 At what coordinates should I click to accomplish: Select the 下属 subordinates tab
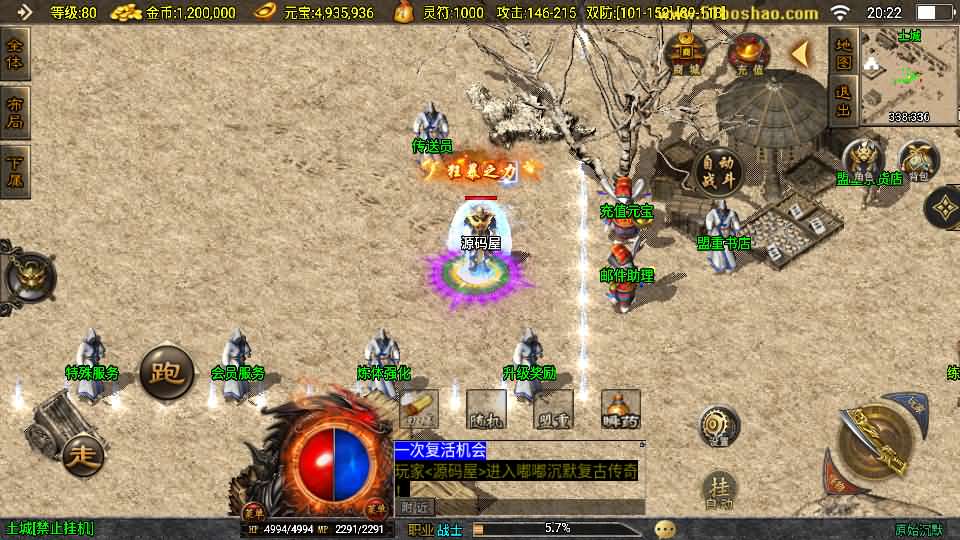coord(16,171)
